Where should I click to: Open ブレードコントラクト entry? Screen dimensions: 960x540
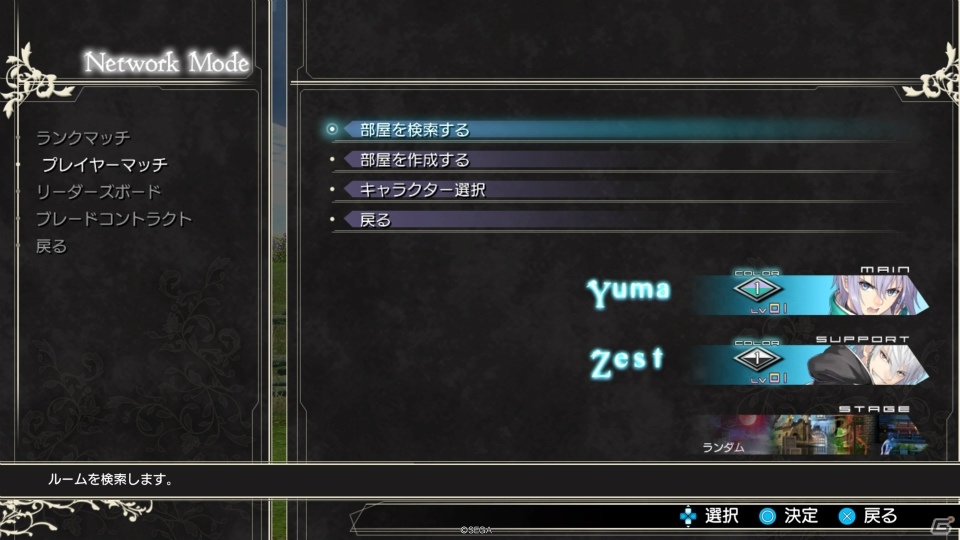113,219
